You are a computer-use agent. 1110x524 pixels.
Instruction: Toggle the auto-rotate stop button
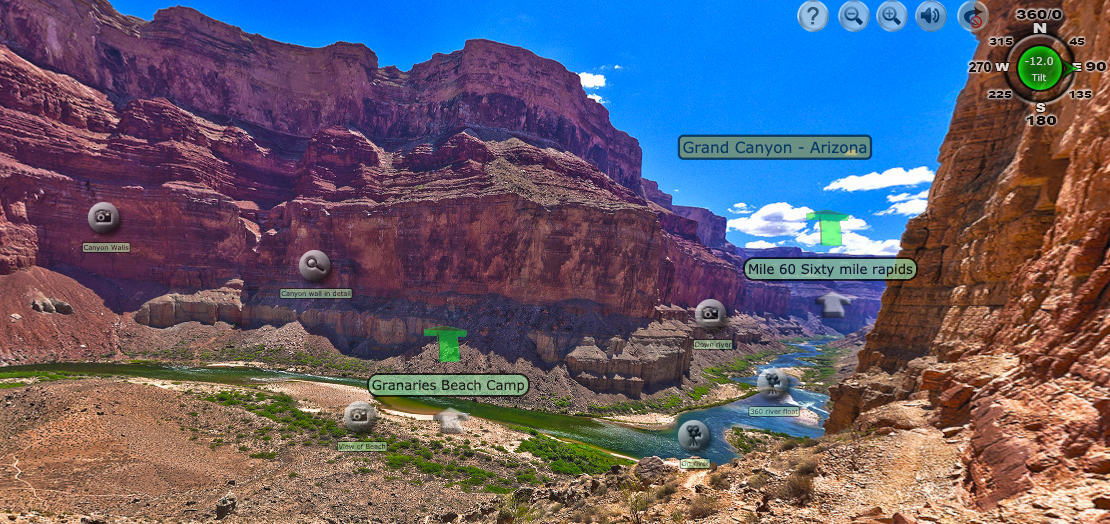972,16
